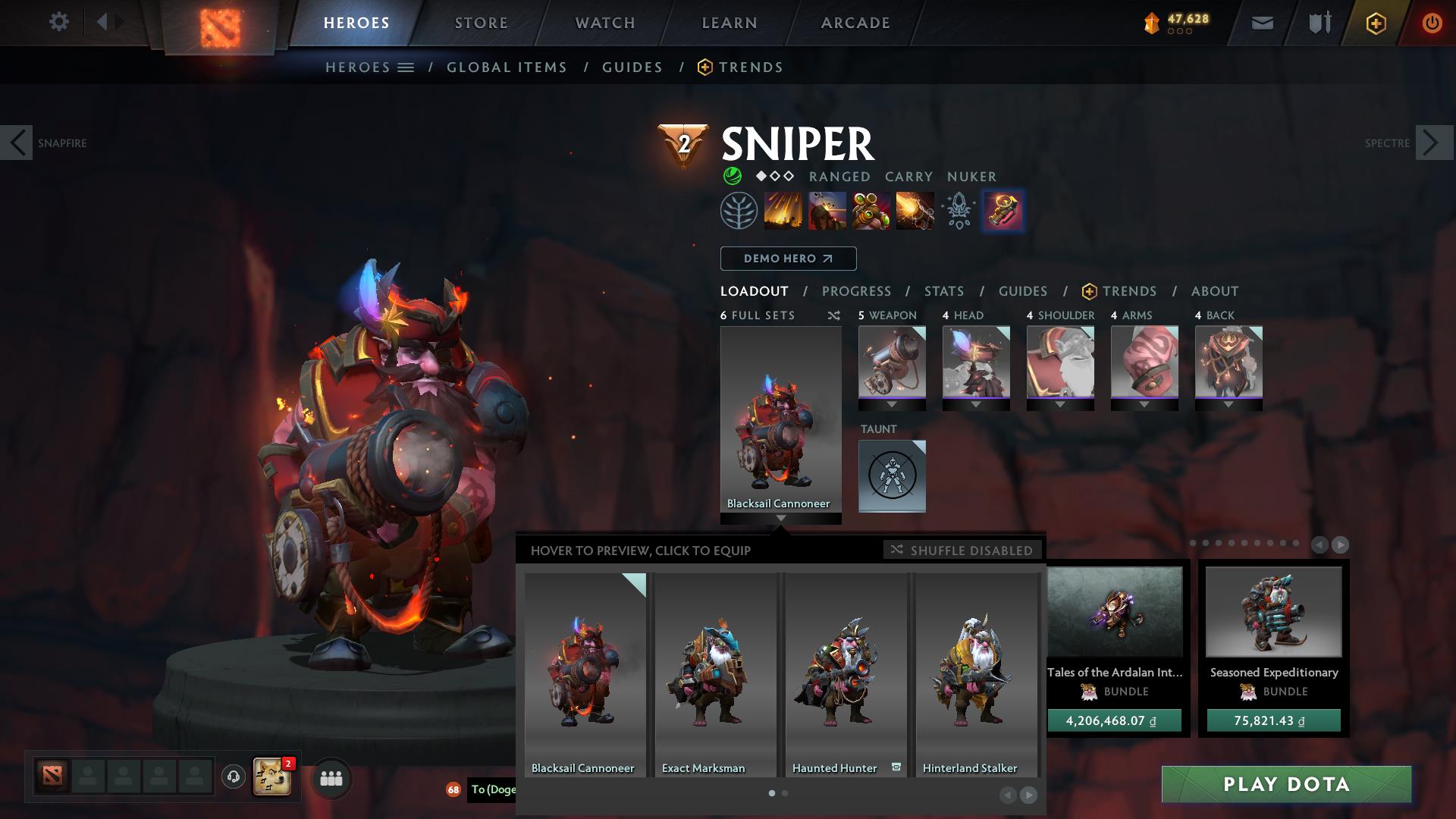Open the Store tab
Screen dimensions: 1456x819
(481, 23)
